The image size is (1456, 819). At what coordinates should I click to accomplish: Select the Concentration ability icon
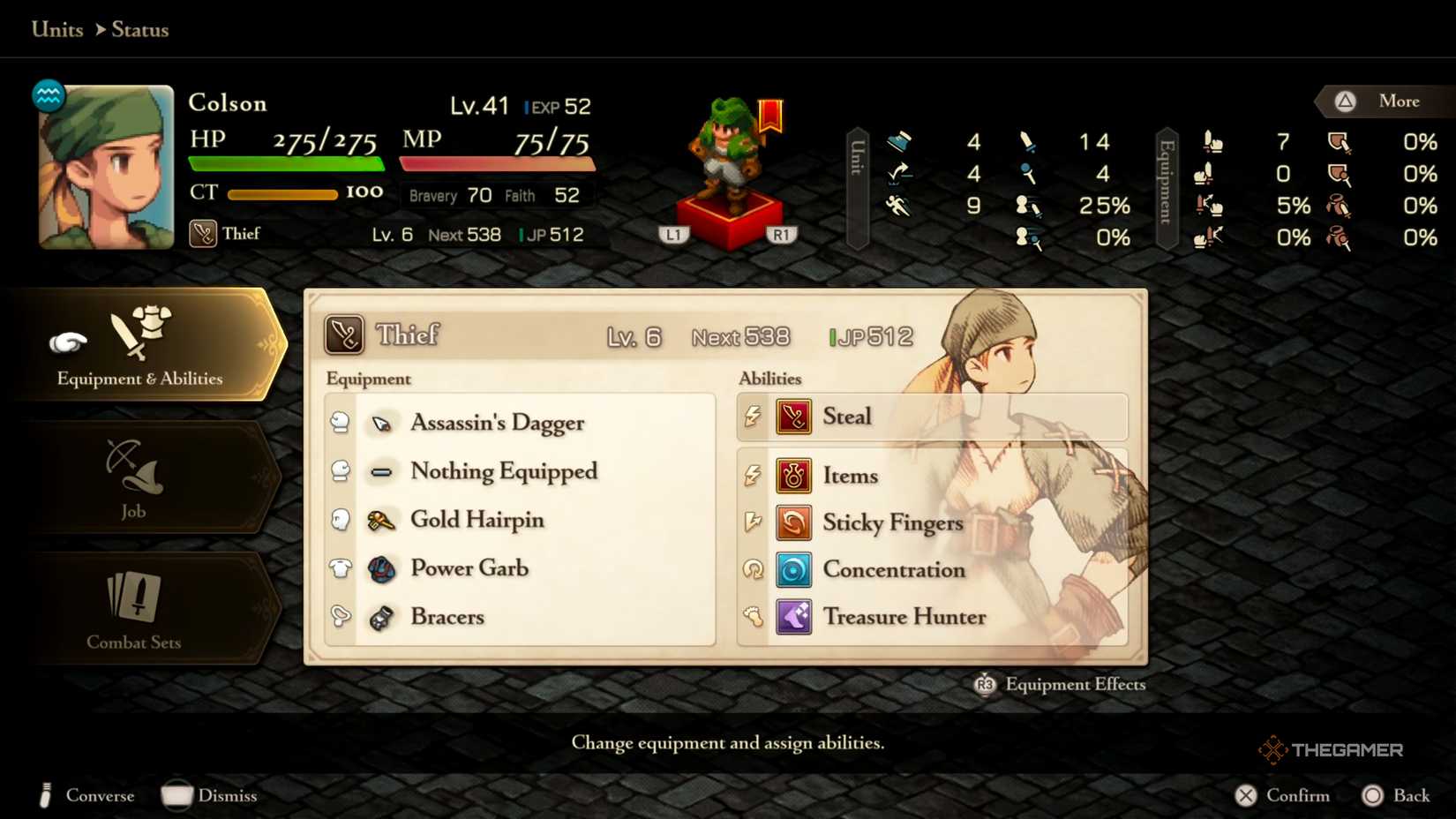pyautogui.click(x=792, y=569)
